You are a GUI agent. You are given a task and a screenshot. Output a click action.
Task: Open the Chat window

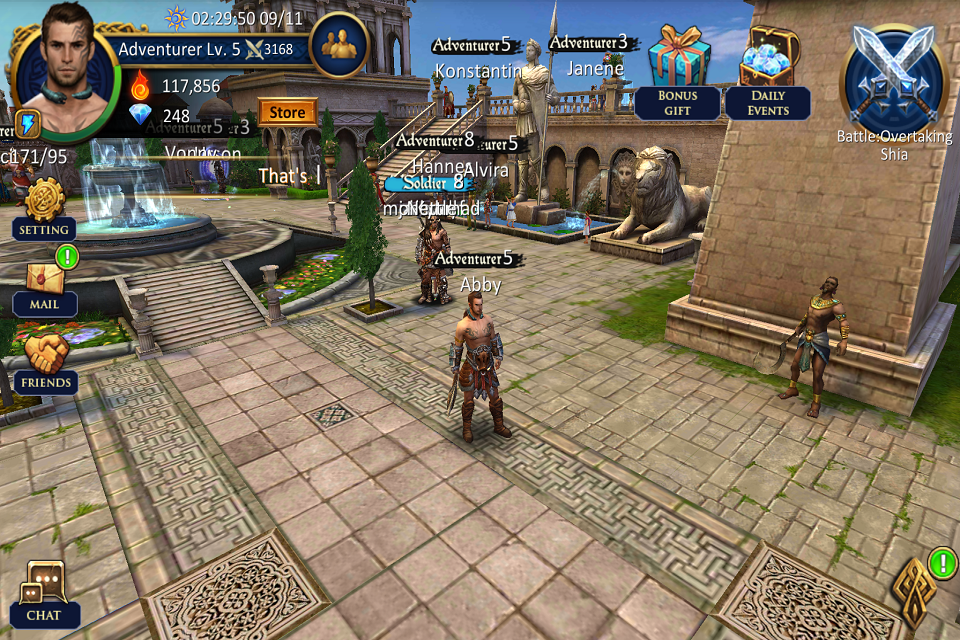click(x=44, y=594)
